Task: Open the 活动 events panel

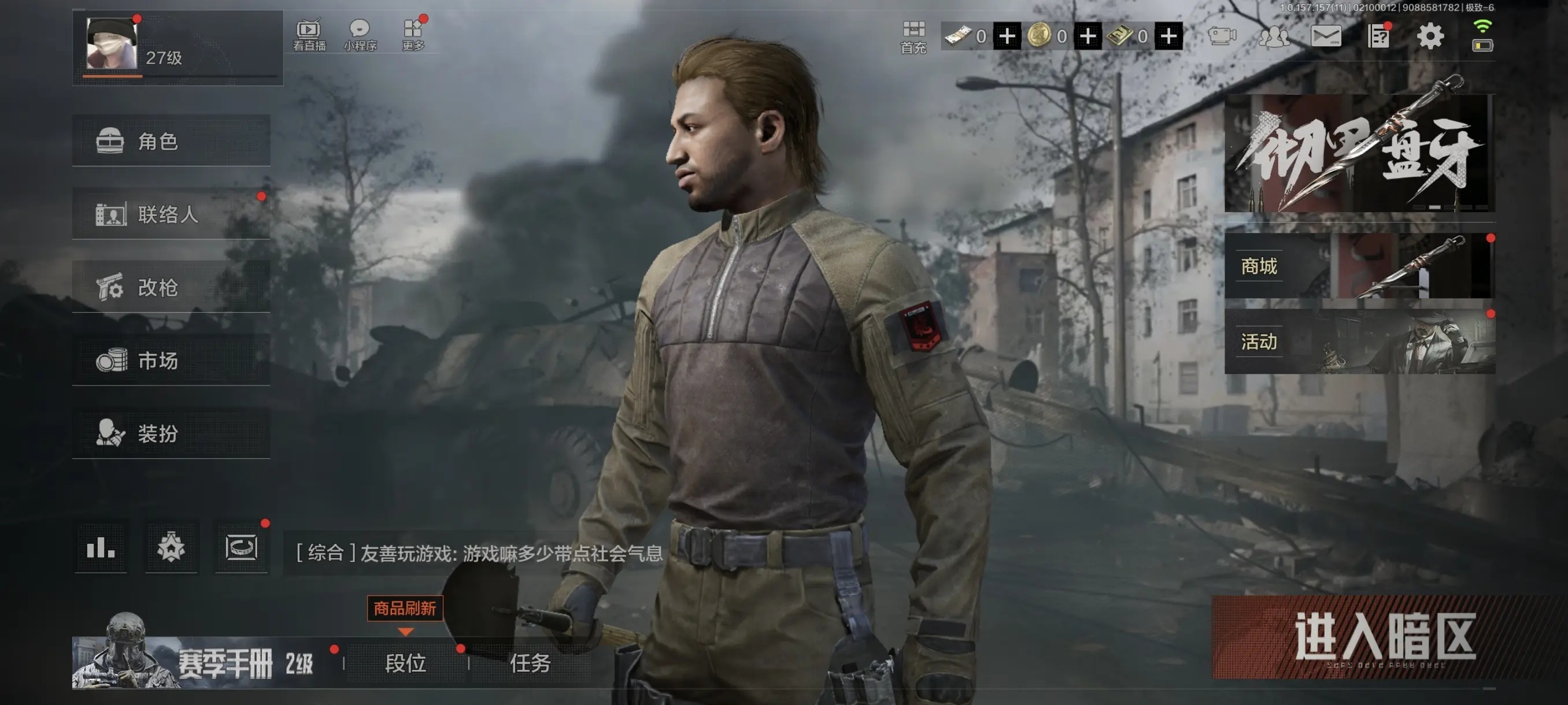Action: coord(1359,342)
